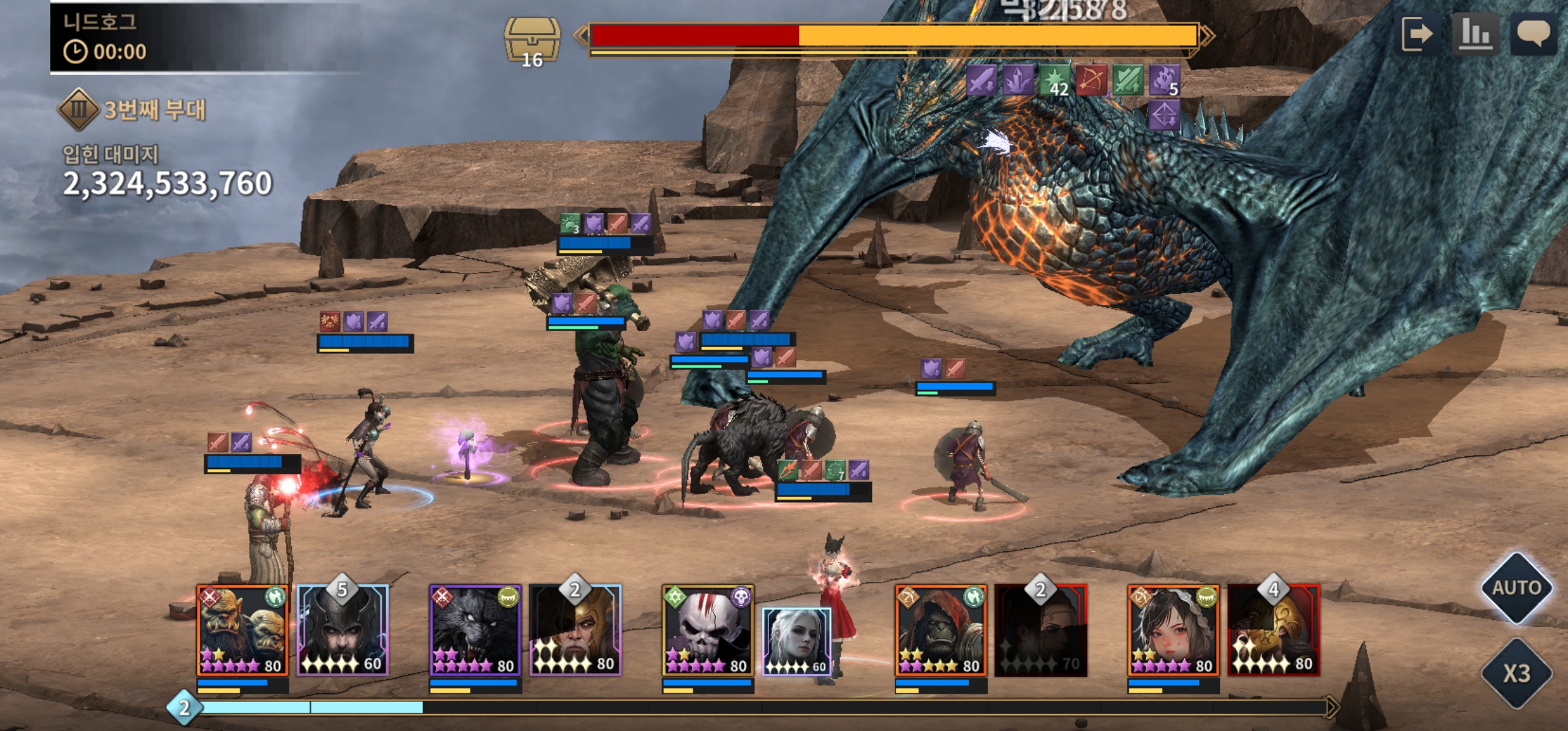Open the chat speech bubble
1568x731 pixels.
click(x=1533, y=34)
